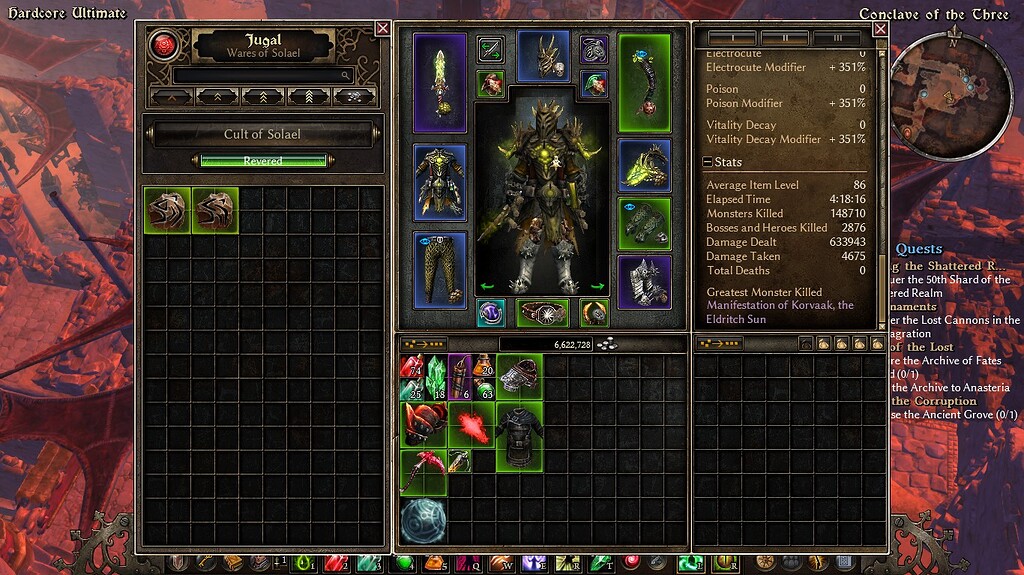The image size is (1024, 575).
Task: Pick the black chest armor in inventory
Action: [x=519, y=435]
